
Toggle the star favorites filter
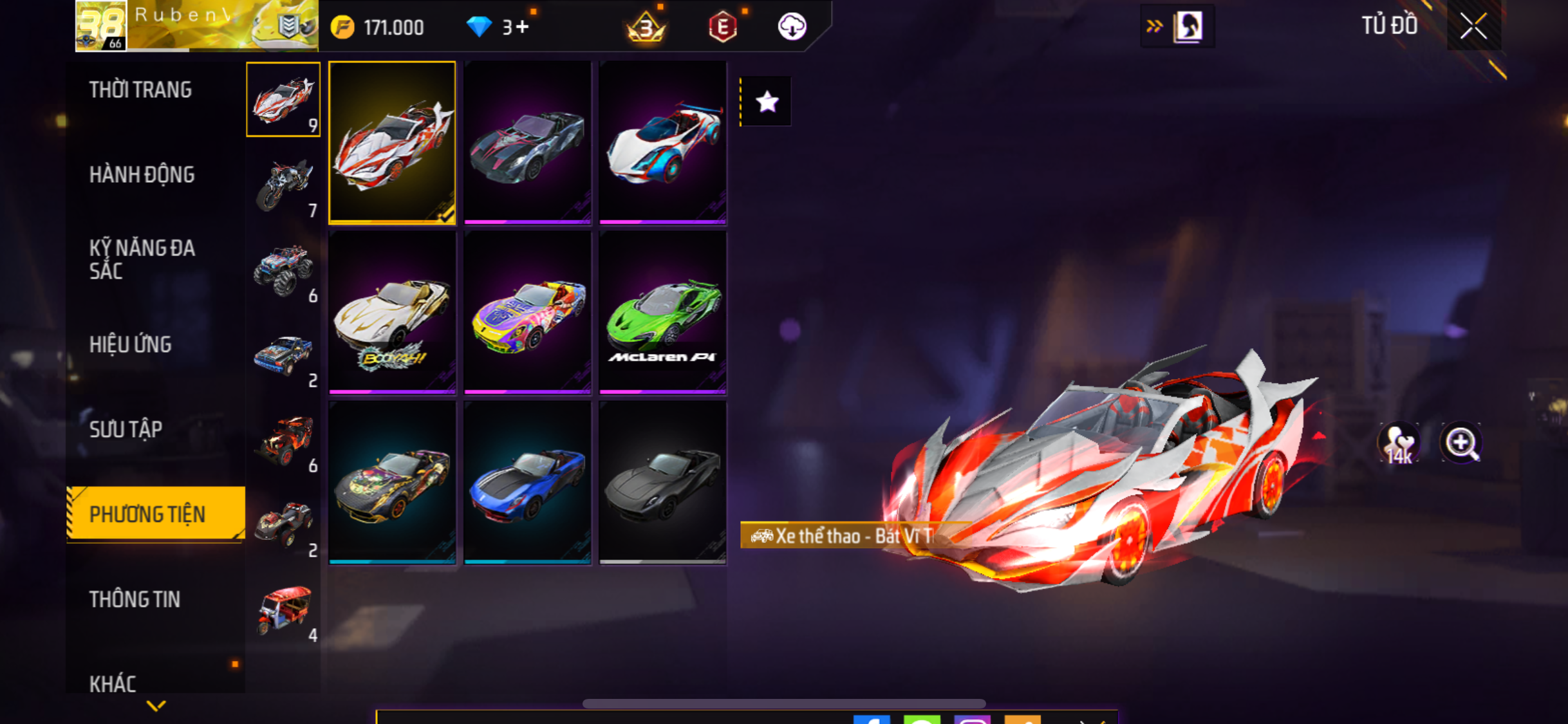point(767,102)
